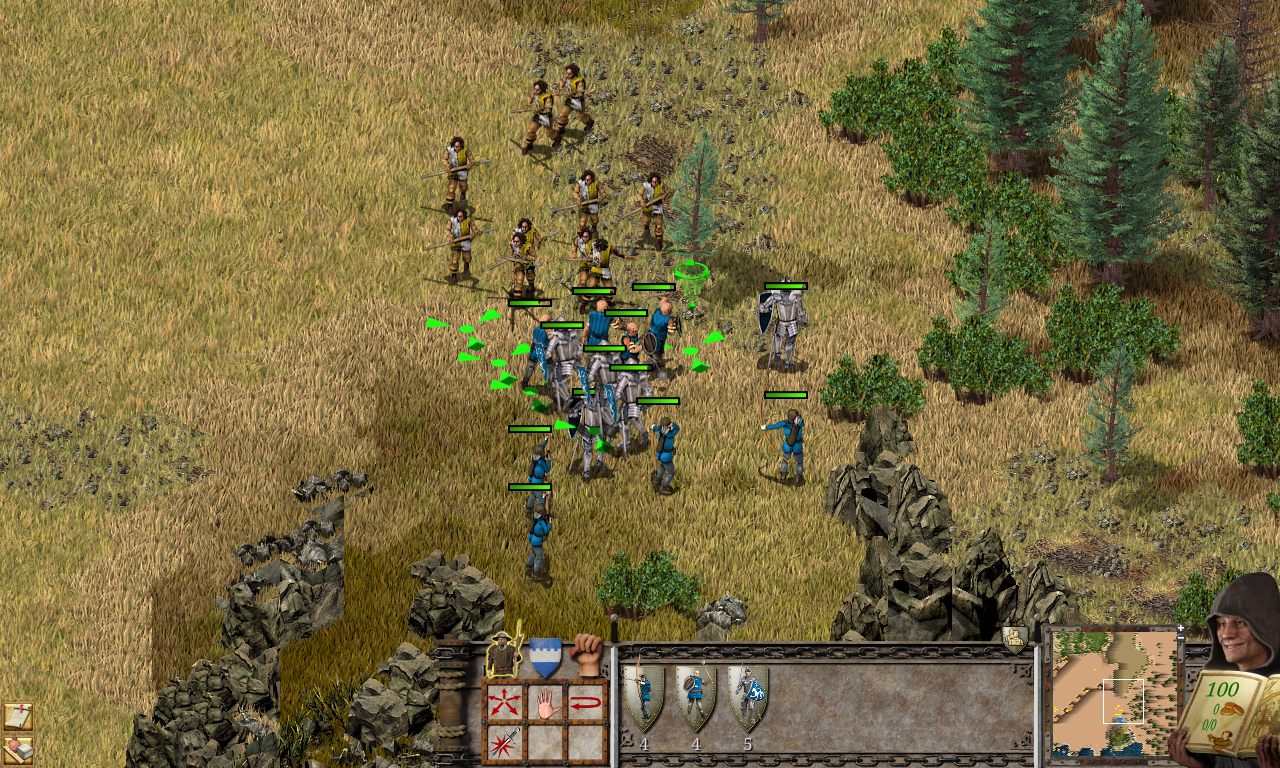Click the highlighted woodsman portrait

[x=501, y=653]
